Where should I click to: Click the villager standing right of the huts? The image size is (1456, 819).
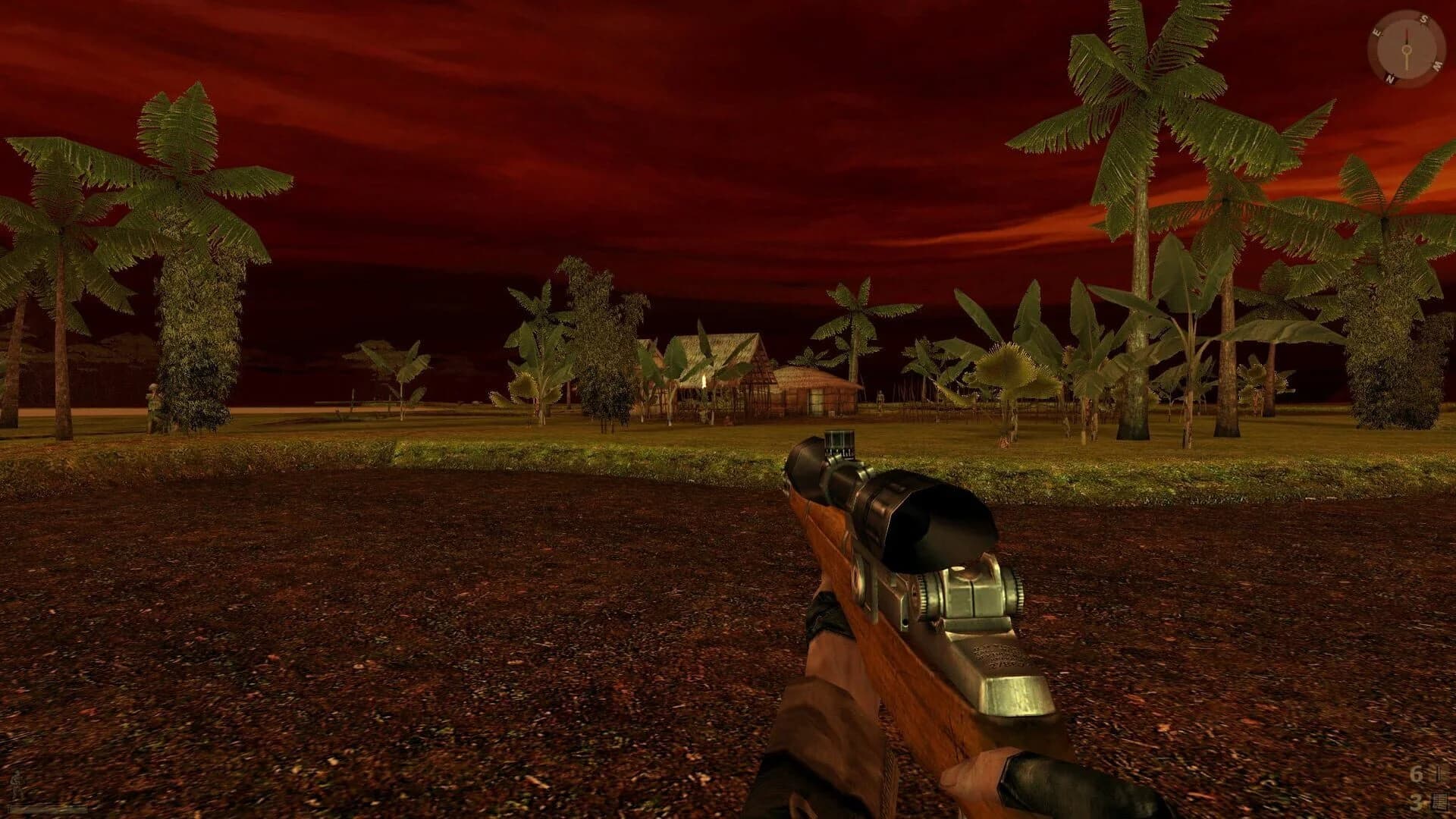coord(880,398)
